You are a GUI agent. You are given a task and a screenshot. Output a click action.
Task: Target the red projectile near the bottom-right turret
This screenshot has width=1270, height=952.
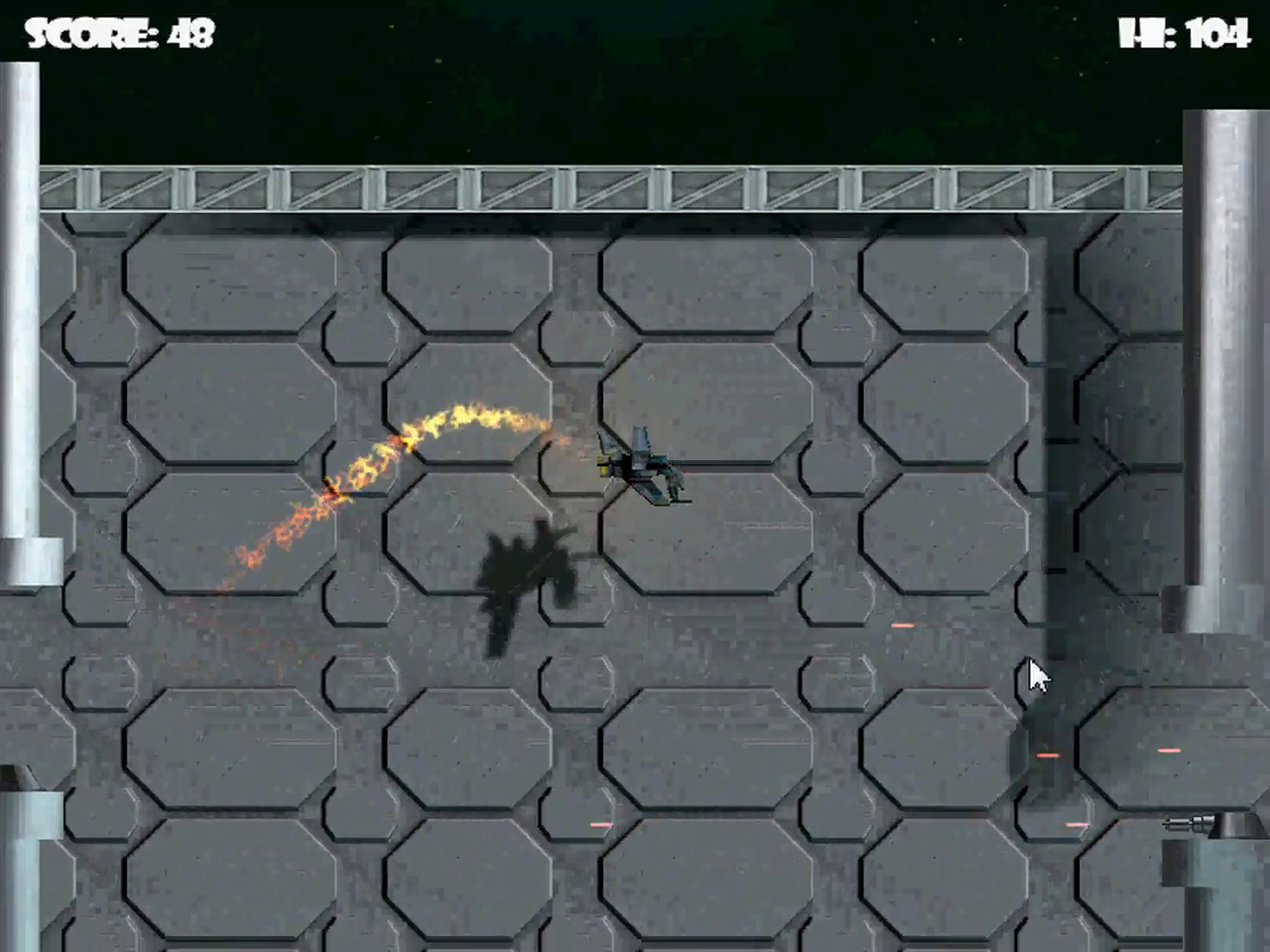point(1169,751)
